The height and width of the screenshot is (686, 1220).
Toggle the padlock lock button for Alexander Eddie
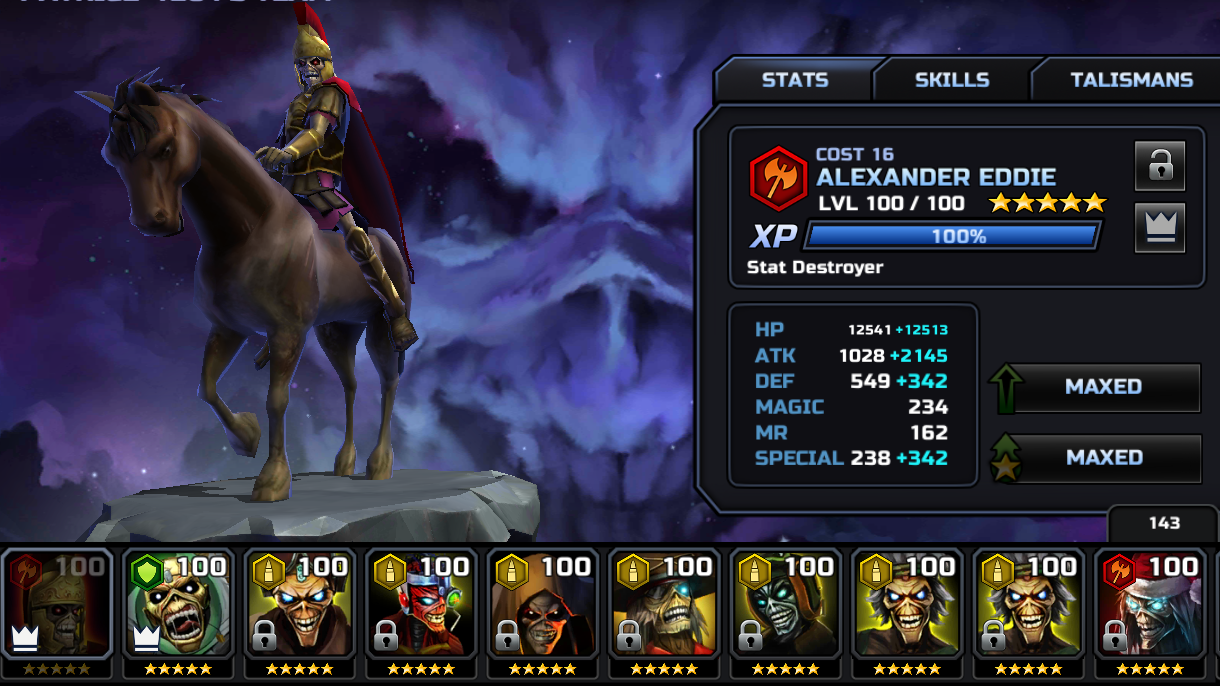tap(1159, 166)
